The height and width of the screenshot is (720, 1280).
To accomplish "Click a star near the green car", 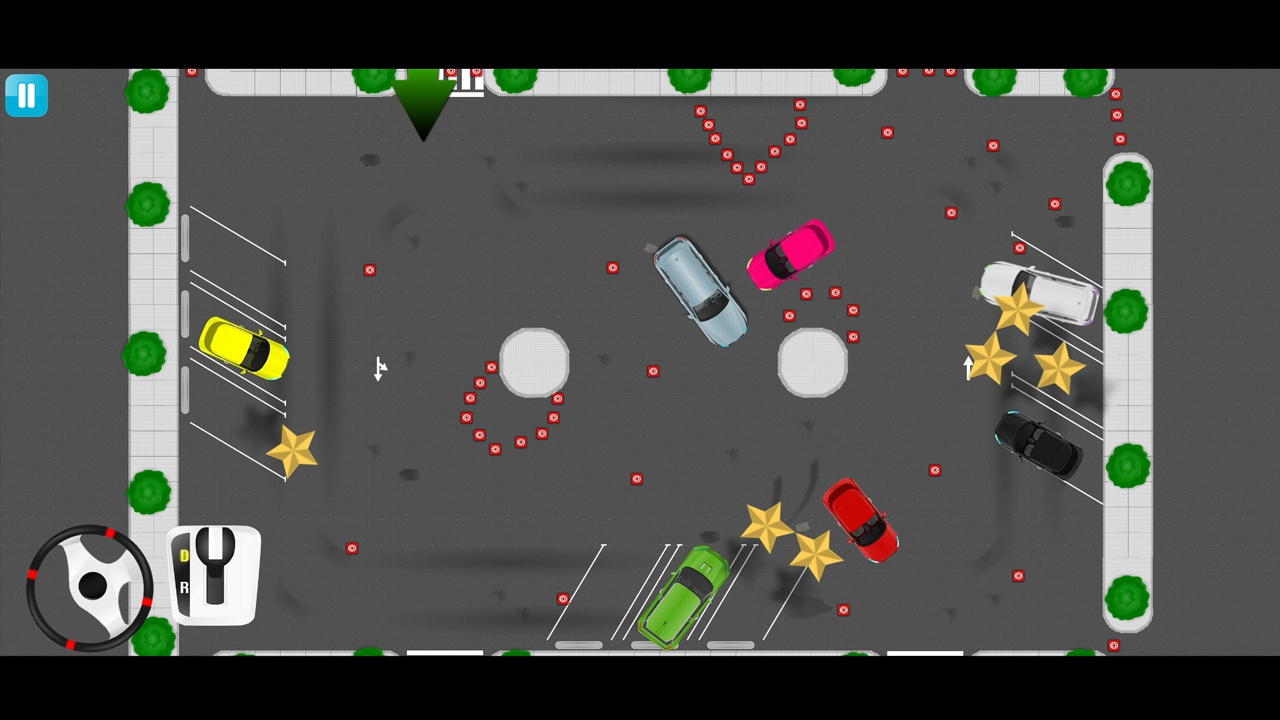I will (x=768, y=525).
